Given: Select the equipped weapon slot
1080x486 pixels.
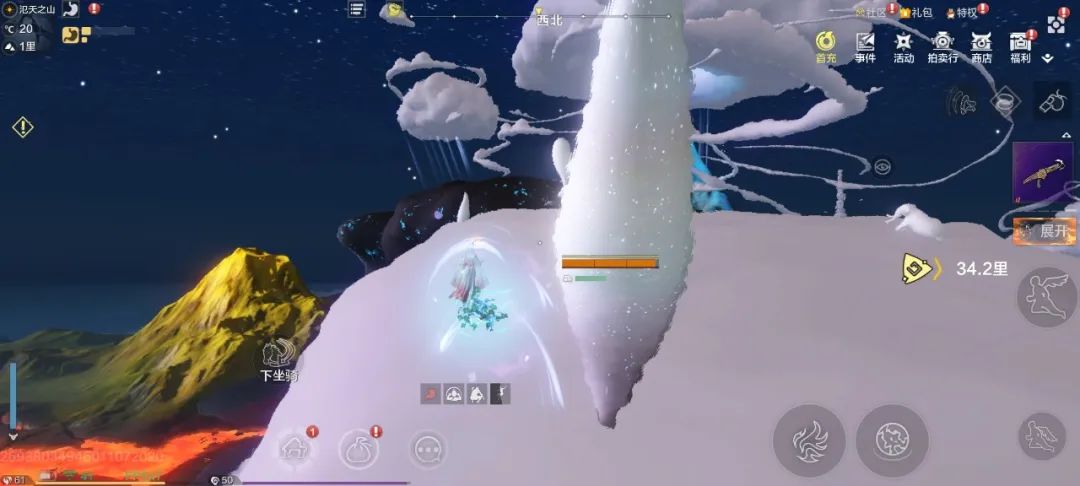Looking at the screenshot, I should [1043, 172].
